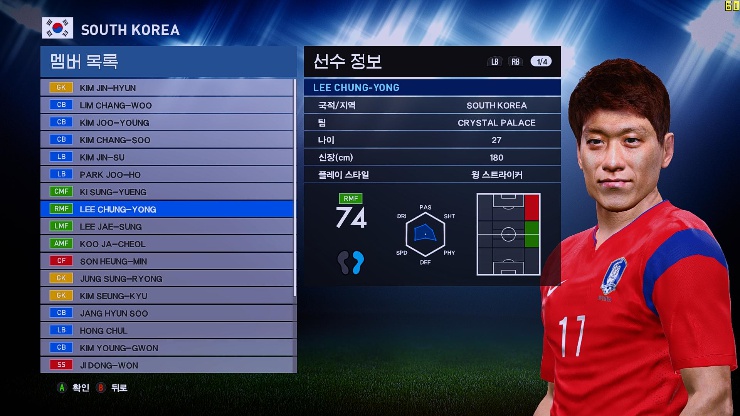
Task: Select Ji Dong-Won's row
Action: [x=168, y=365]
